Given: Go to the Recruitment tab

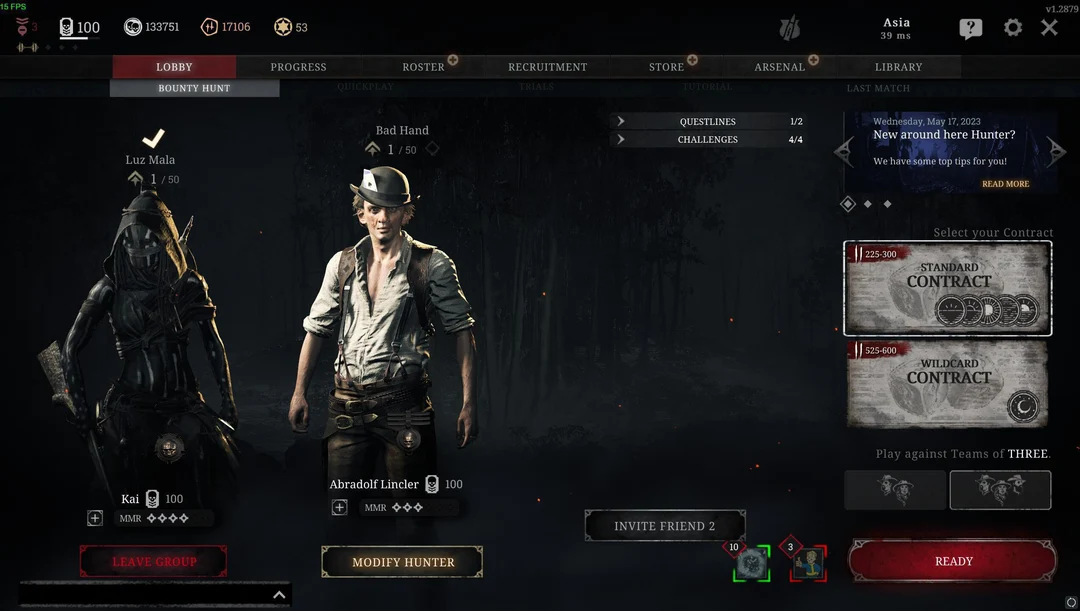Looking at the screenshot, I should click(x=547, y=67).
